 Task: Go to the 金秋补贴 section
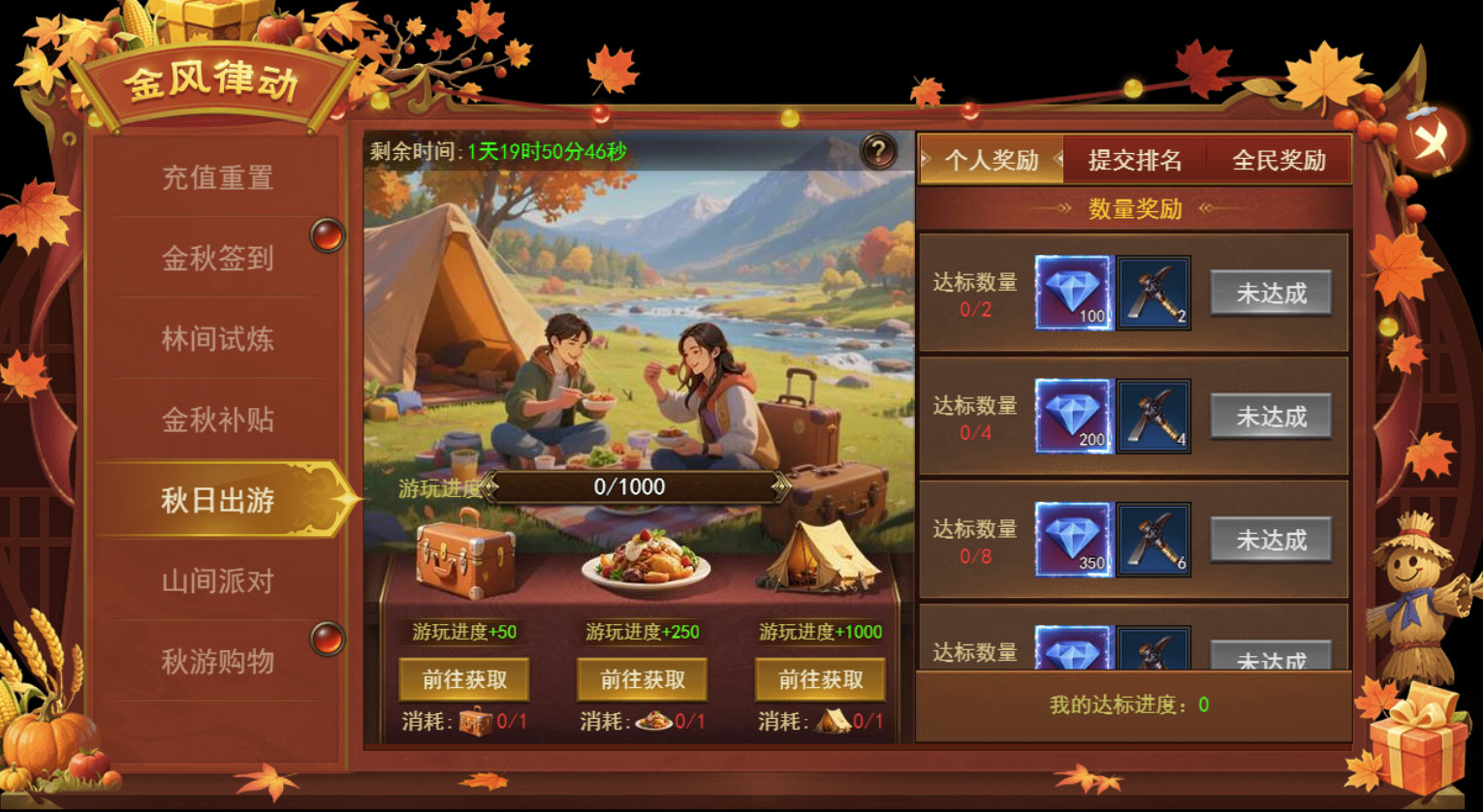[217, 420]
